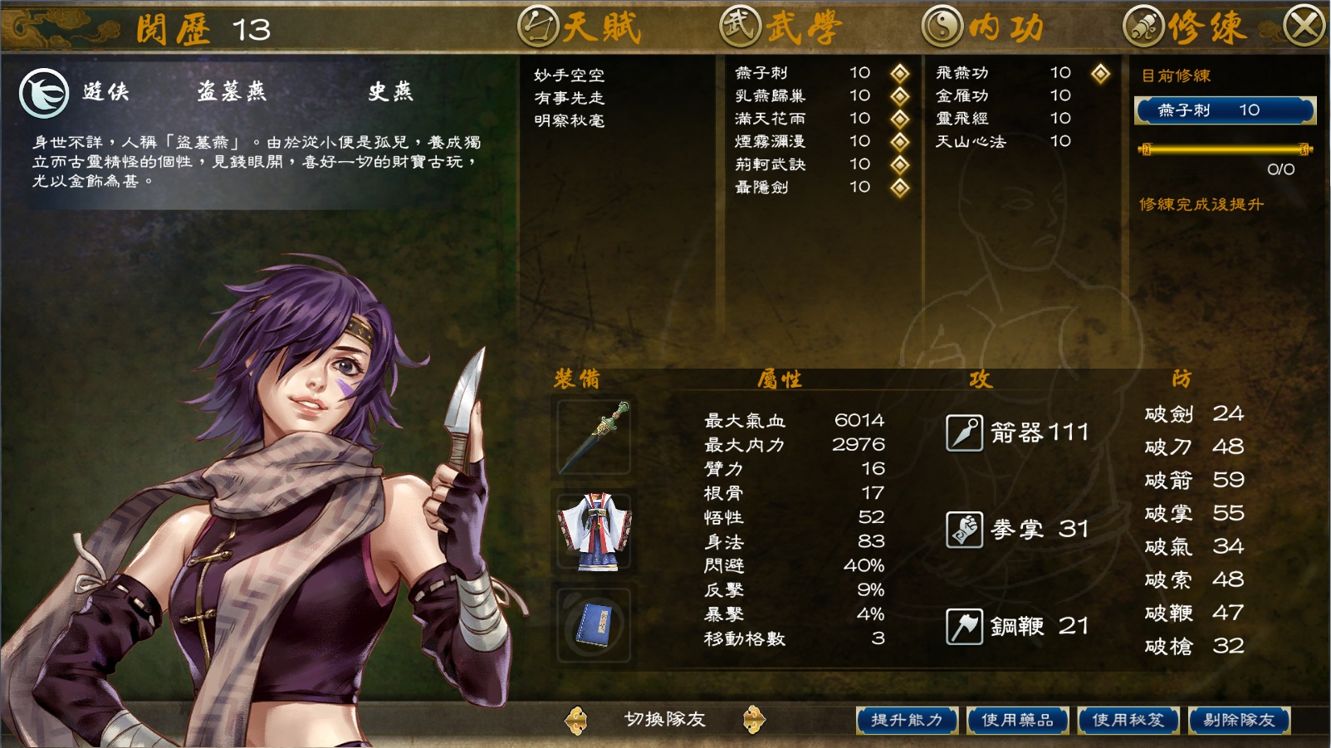Select the equipped robe armor slot

[594, 531]
